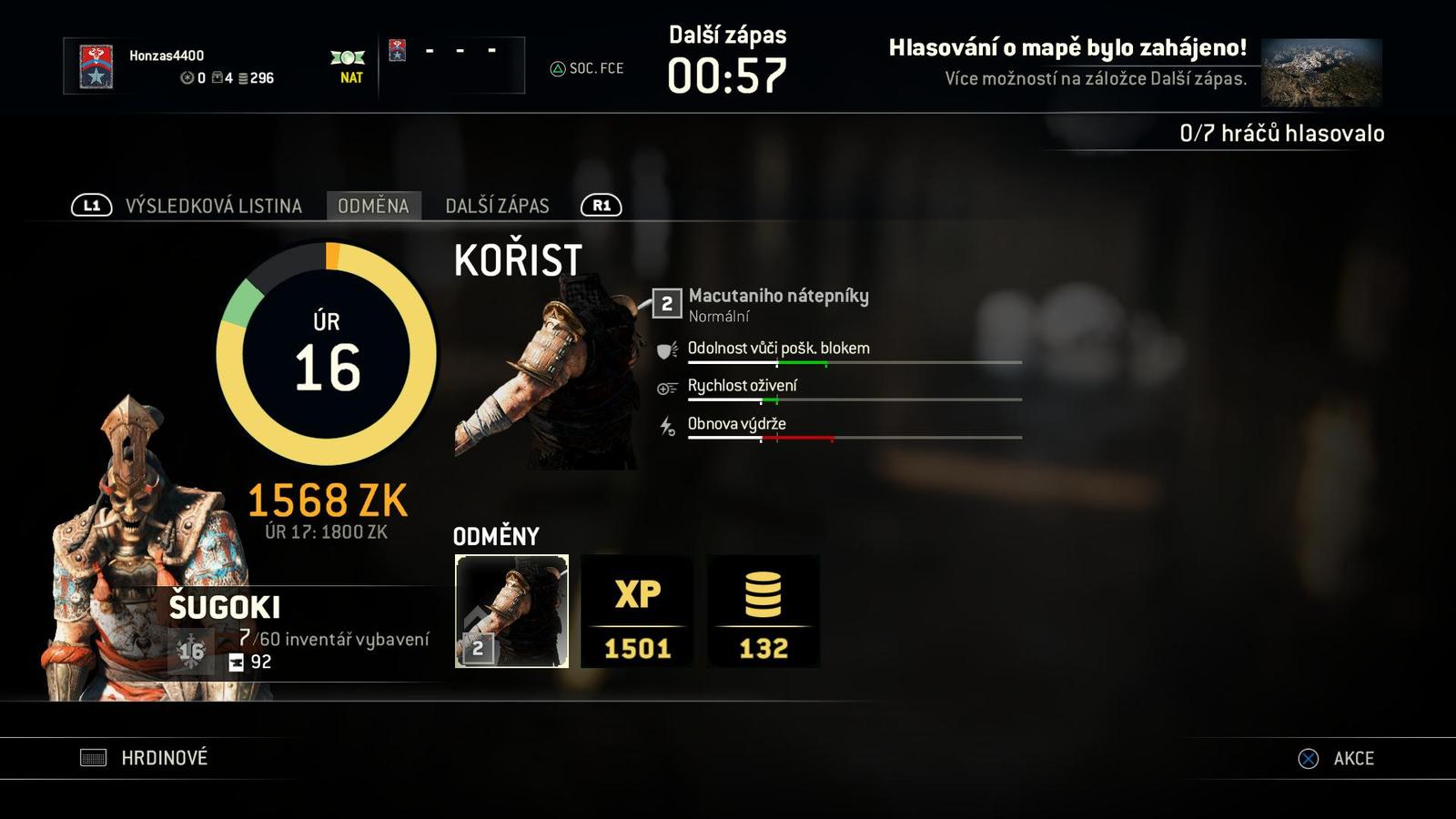This screenshot has width=1456, height=819.
Task: Click AKCE at the bottom right
Action: [1355, 756]
